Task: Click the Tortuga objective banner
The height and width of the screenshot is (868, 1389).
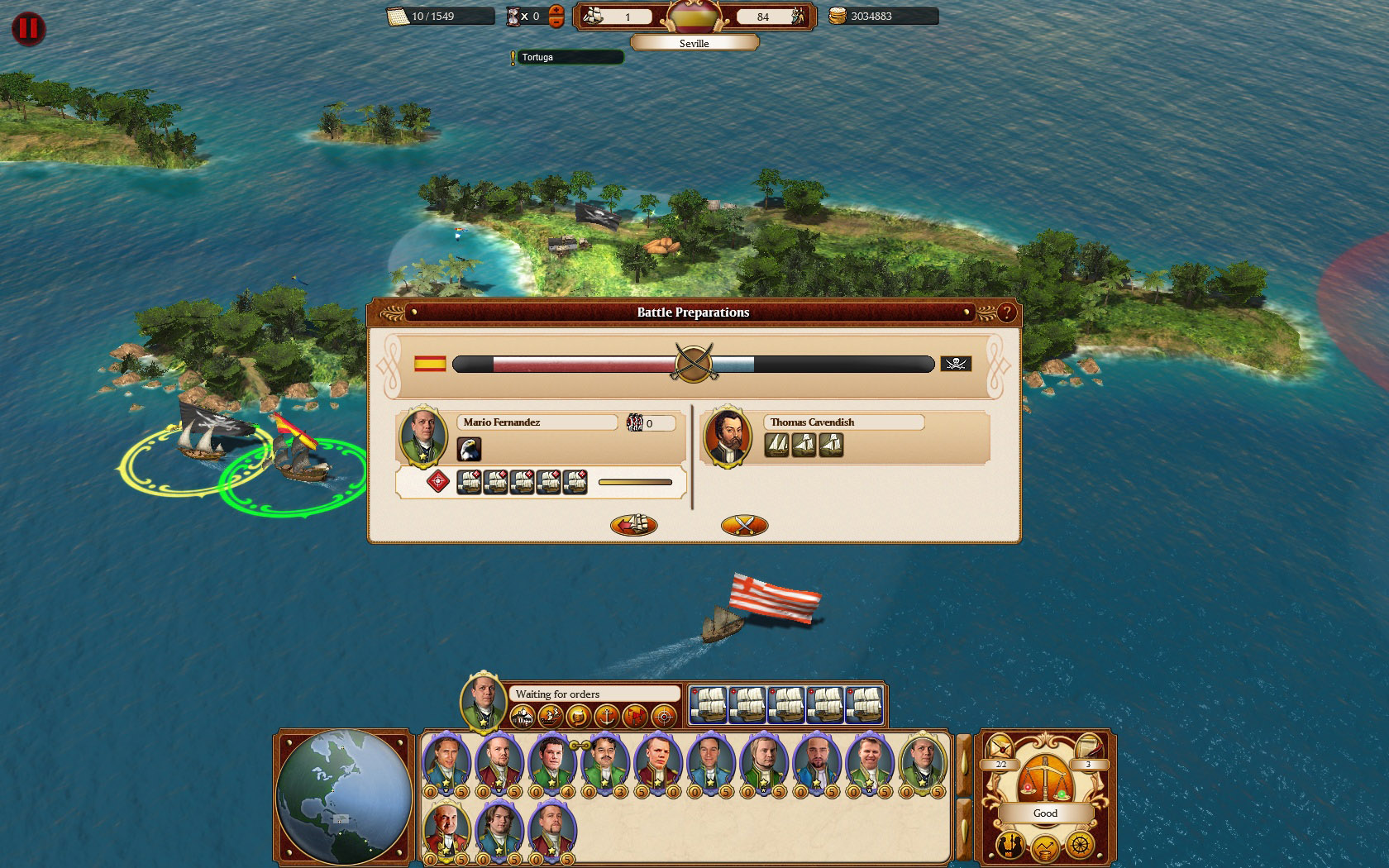Action: 566,57
